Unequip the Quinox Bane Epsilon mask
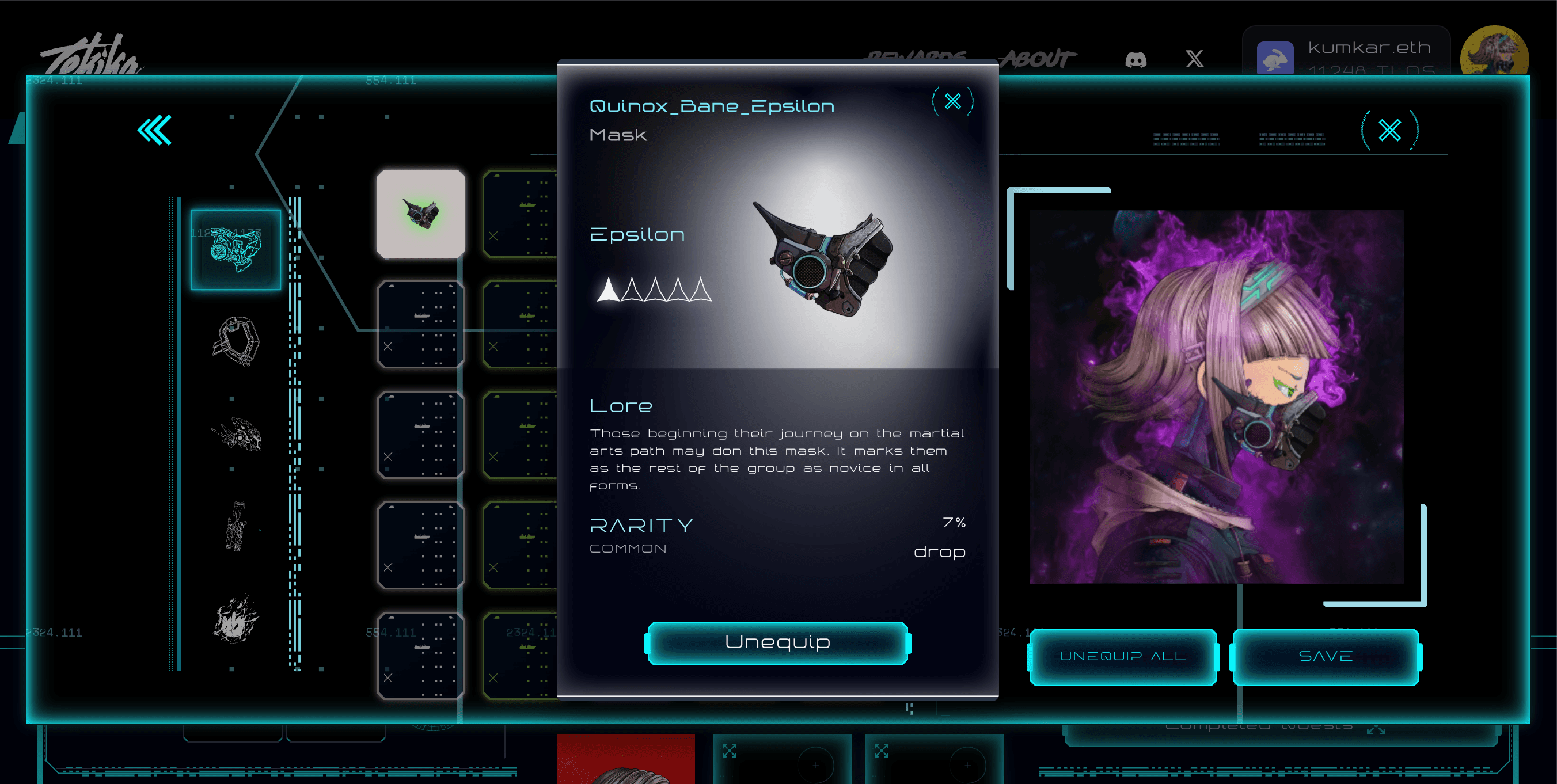Screen dimensions: 1557x784 click(777, 642)
